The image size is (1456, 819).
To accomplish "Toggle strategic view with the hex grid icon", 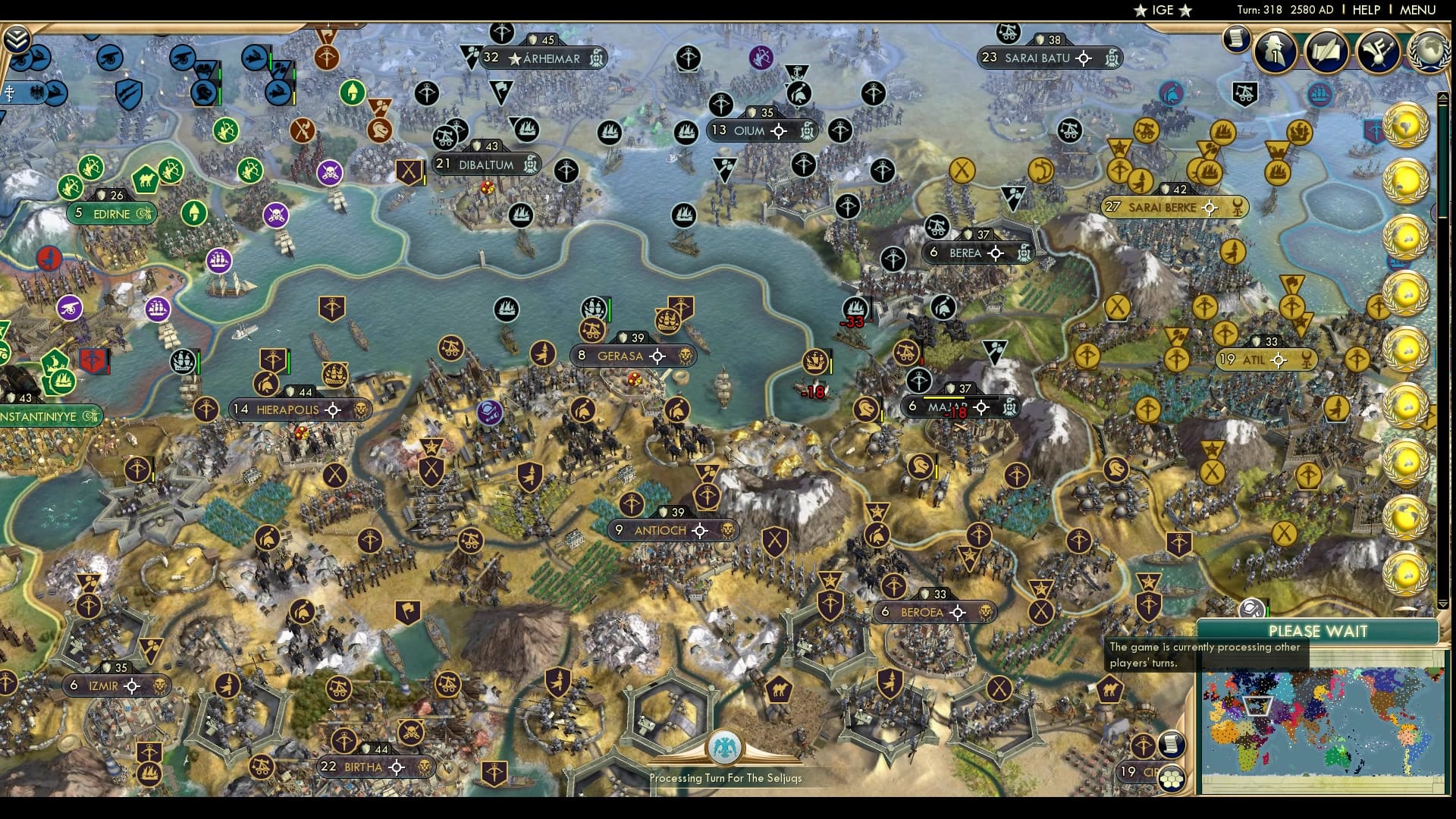I will click(1172, 780).
